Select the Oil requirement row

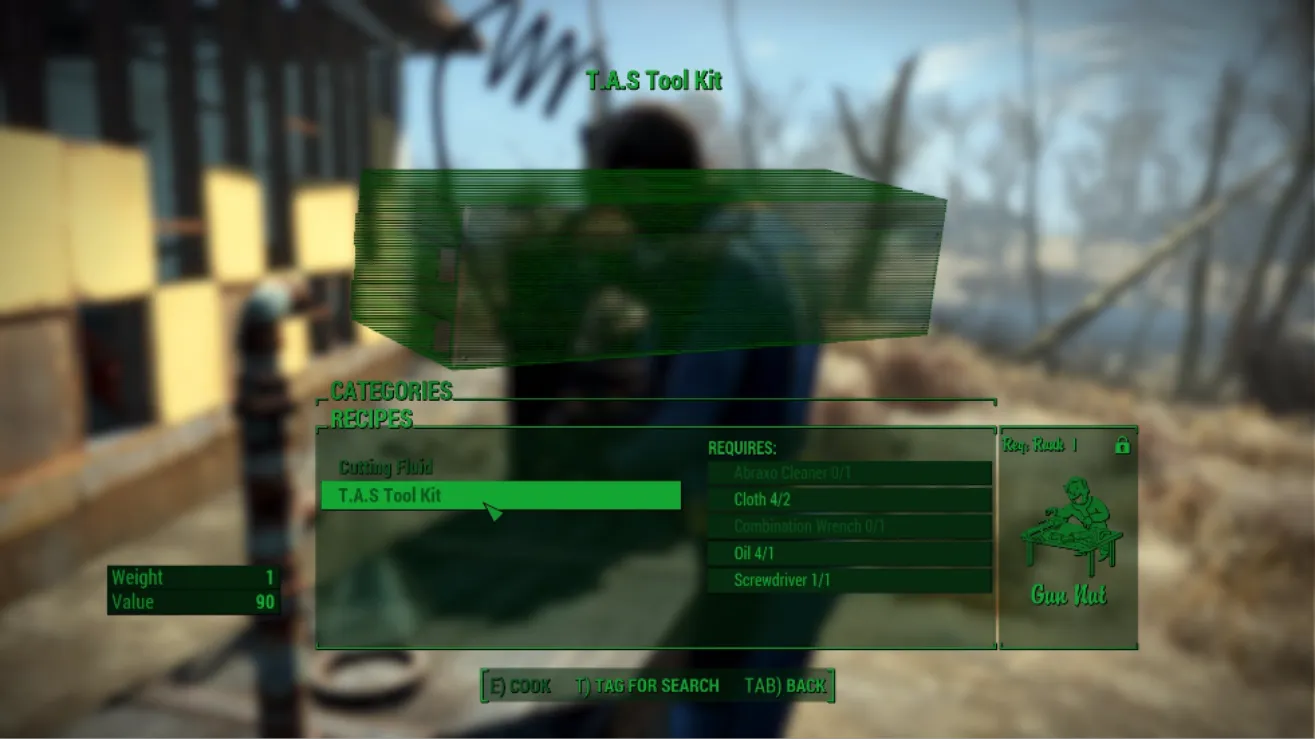coord(849,554)
